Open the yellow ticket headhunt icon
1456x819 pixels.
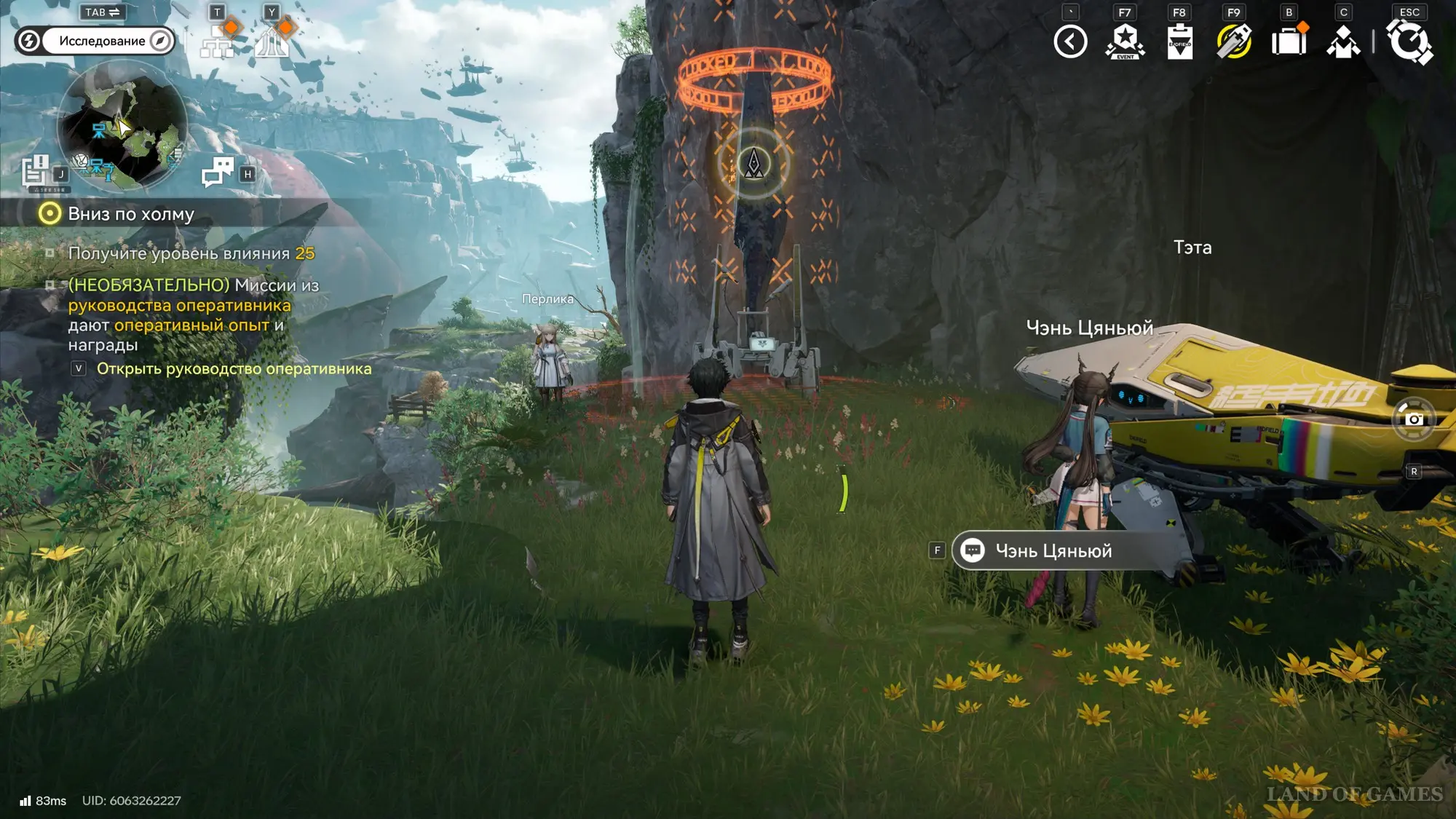tap(1234, 41)
